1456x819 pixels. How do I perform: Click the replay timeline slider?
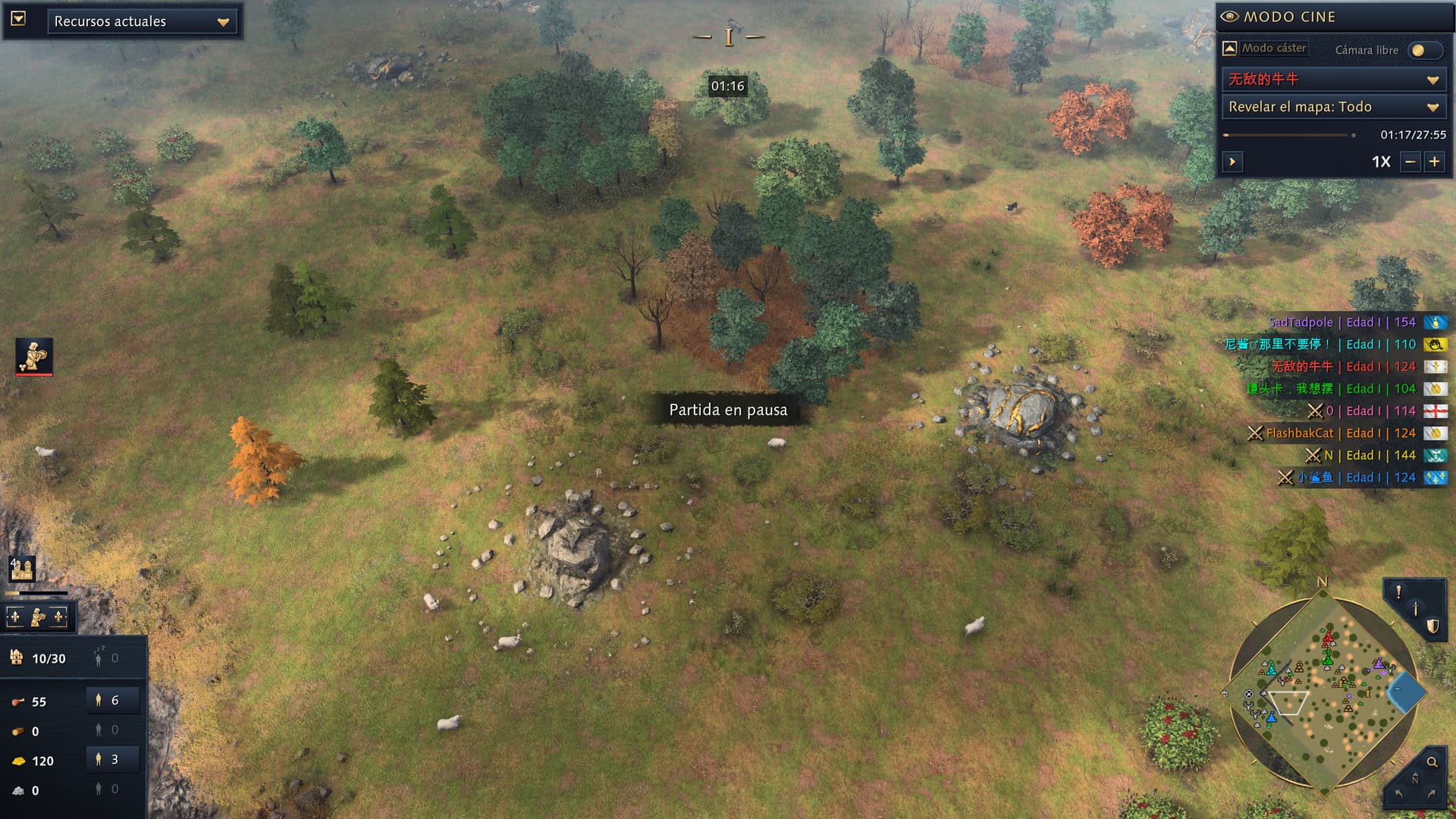tap(1288, 135)
